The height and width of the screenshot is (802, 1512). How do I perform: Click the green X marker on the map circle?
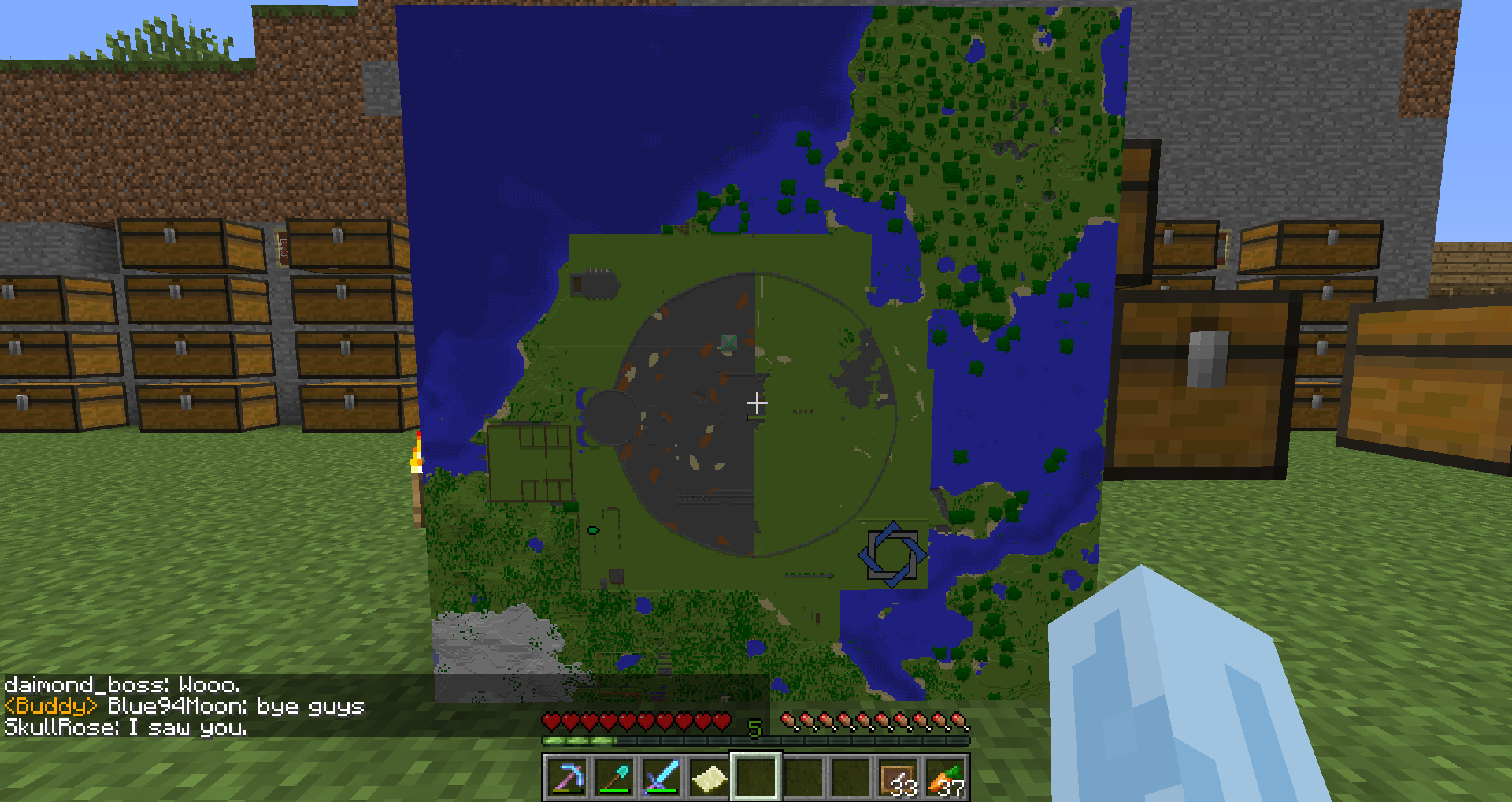pyautogui.click(x=728, y=340)
